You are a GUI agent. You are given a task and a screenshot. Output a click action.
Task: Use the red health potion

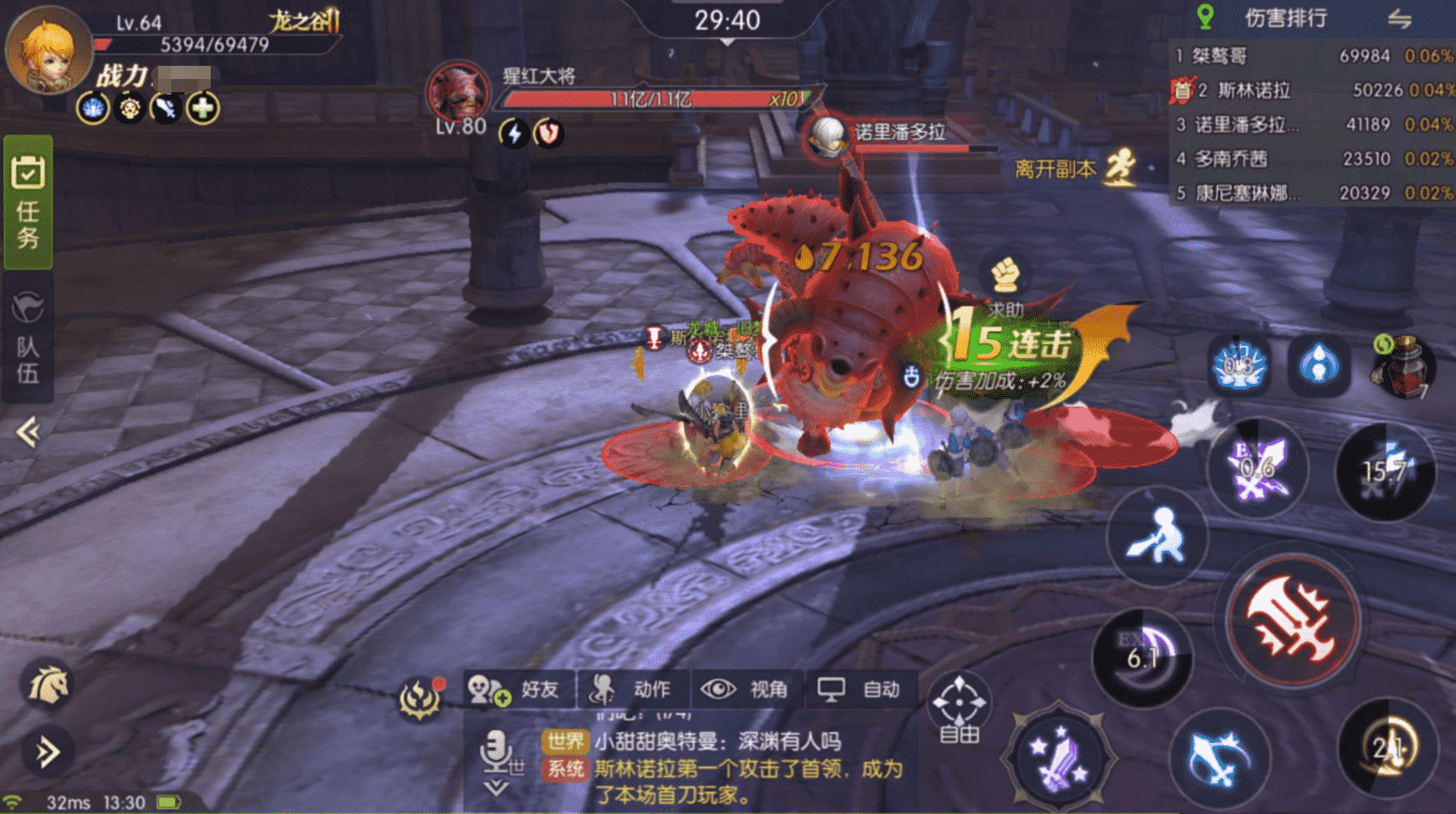(1402, 364)
